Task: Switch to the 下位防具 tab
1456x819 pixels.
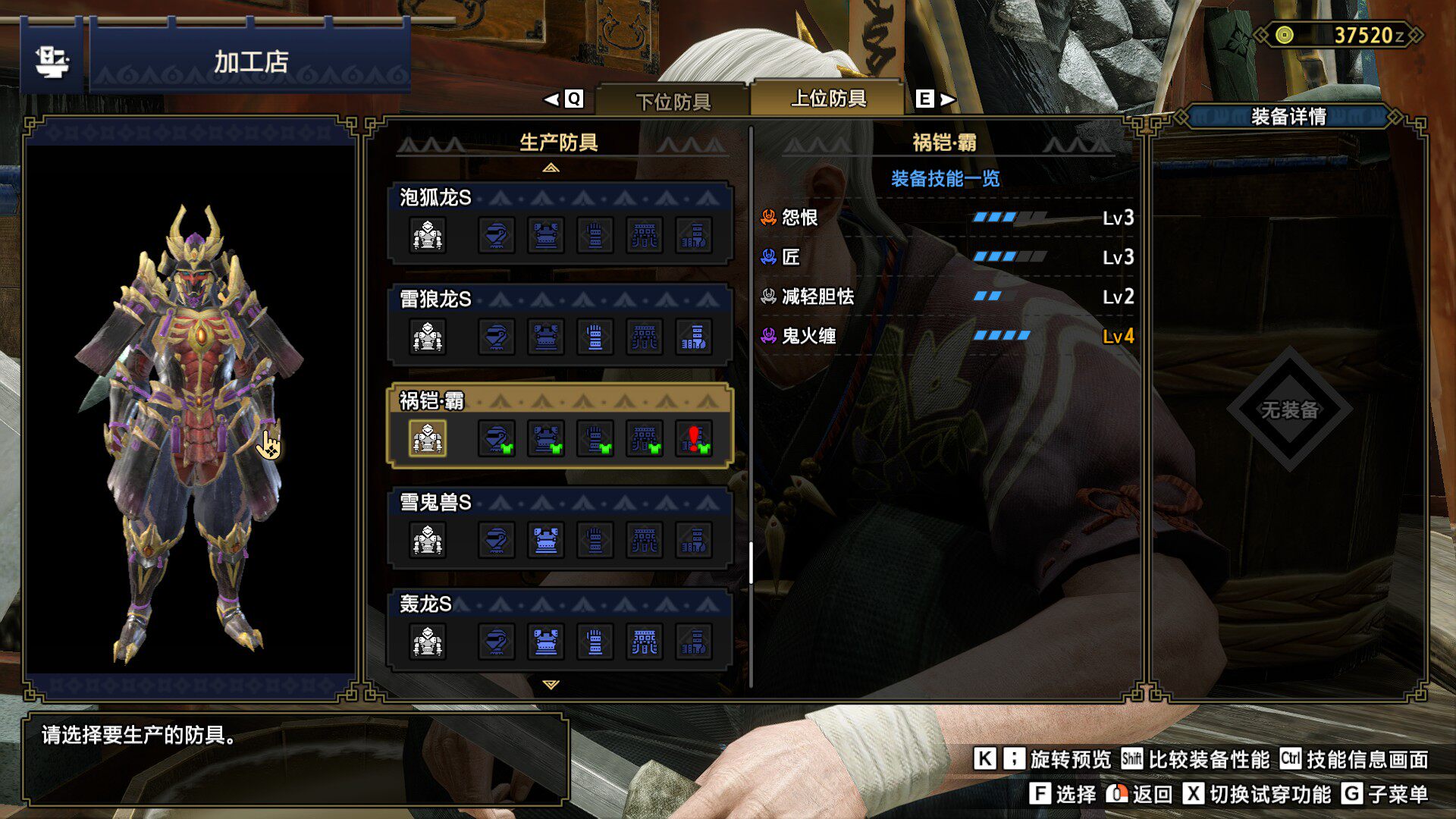Action: (673, 101)
